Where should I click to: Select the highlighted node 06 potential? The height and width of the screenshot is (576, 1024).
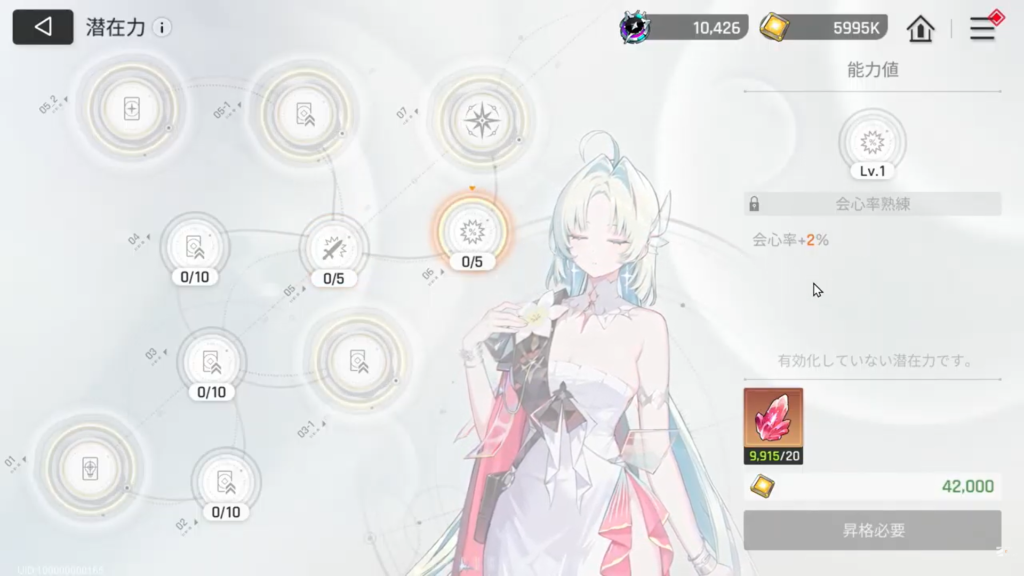(x=471, y=232)
